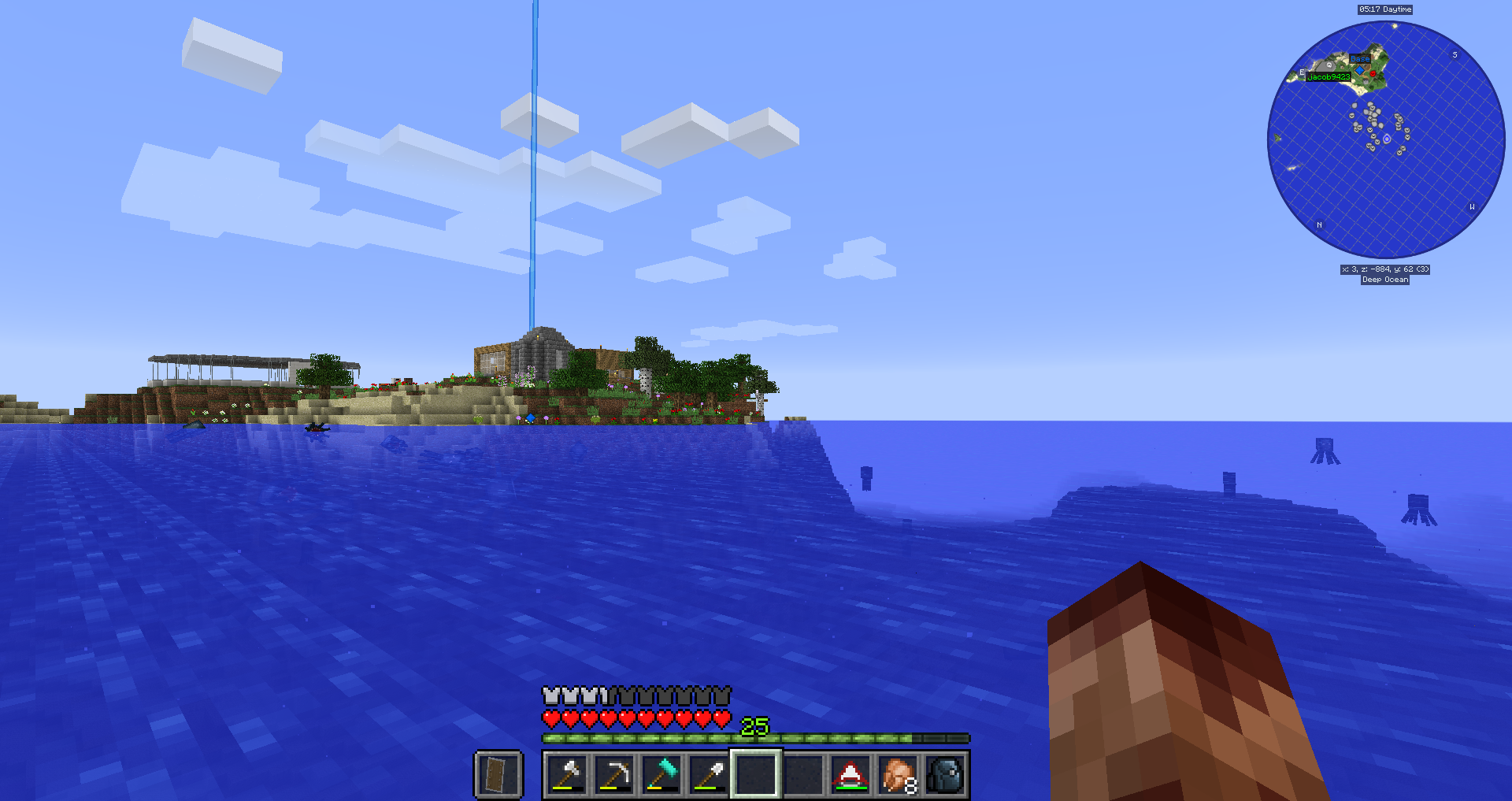This screenshot has height=801, width=1512.
Task: Pick the red-and-white triangle item slot
Action: (x=850, y=774)
